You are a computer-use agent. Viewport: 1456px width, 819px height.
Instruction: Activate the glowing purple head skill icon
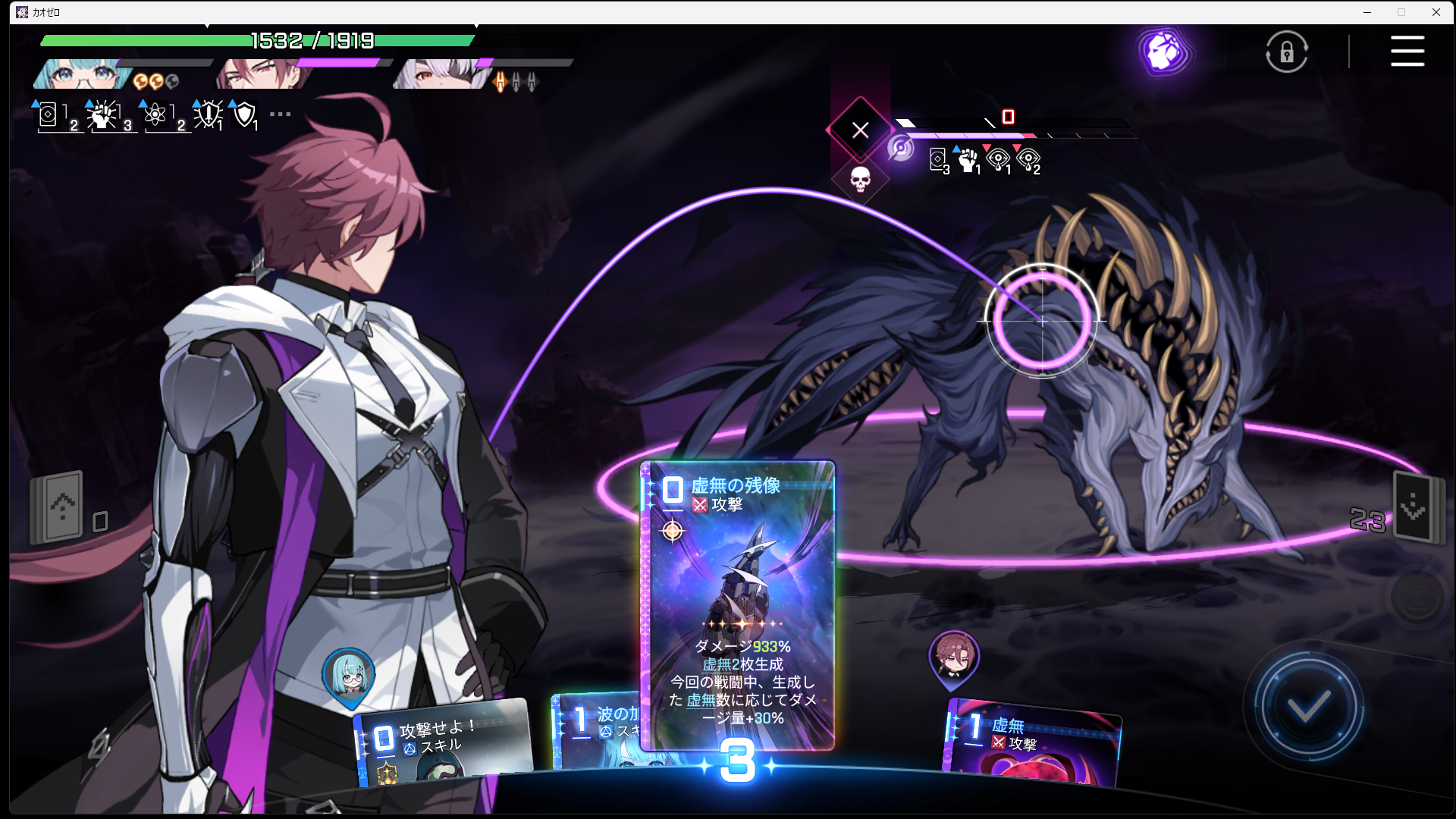coord(1163,51)
